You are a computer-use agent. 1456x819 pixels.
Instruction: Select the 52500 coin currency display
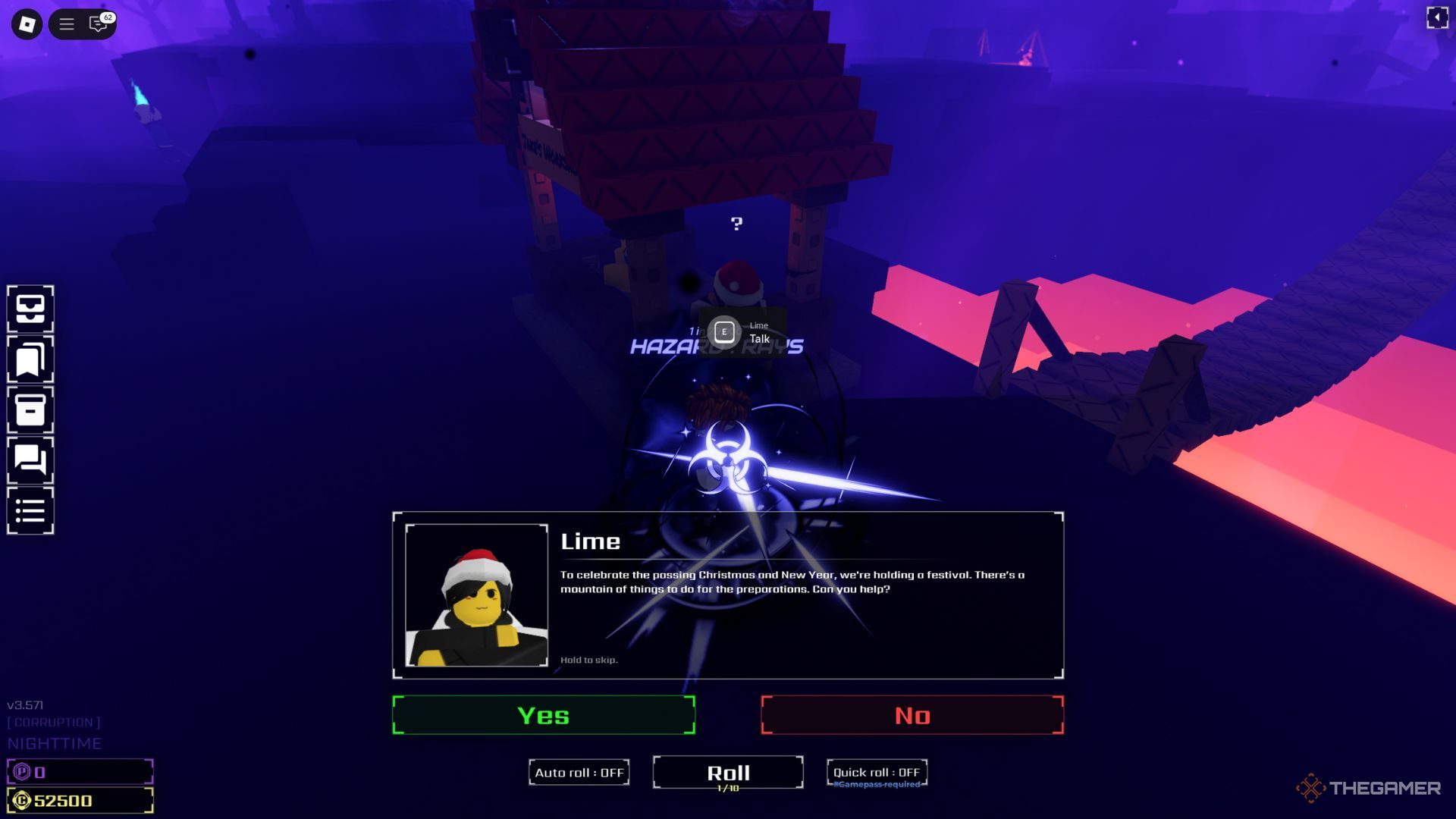tap(80, 799)
